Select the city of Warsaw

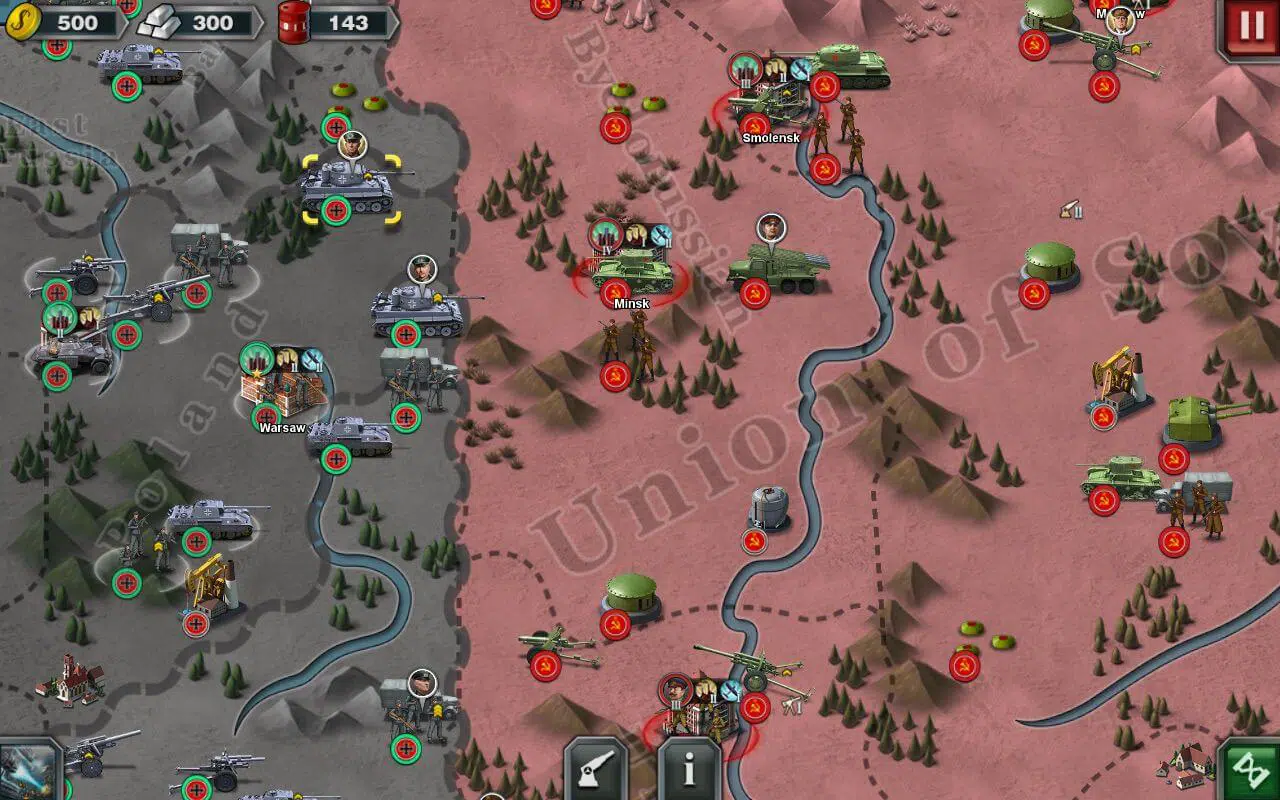[283, 395]
